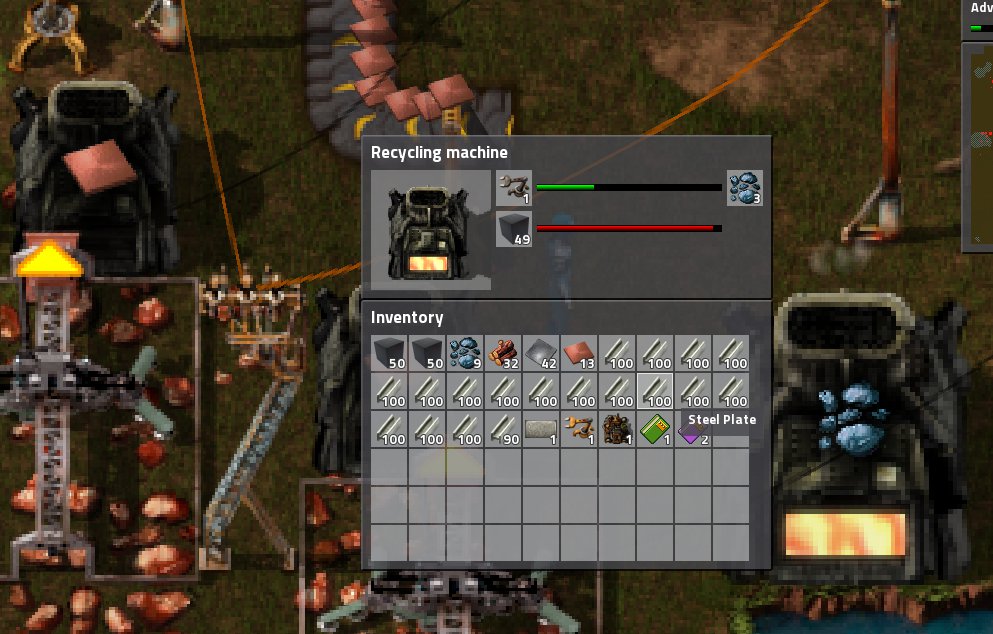Grab the iron plate stack of 42
This screenshot has height=634, width=993.
542,353
